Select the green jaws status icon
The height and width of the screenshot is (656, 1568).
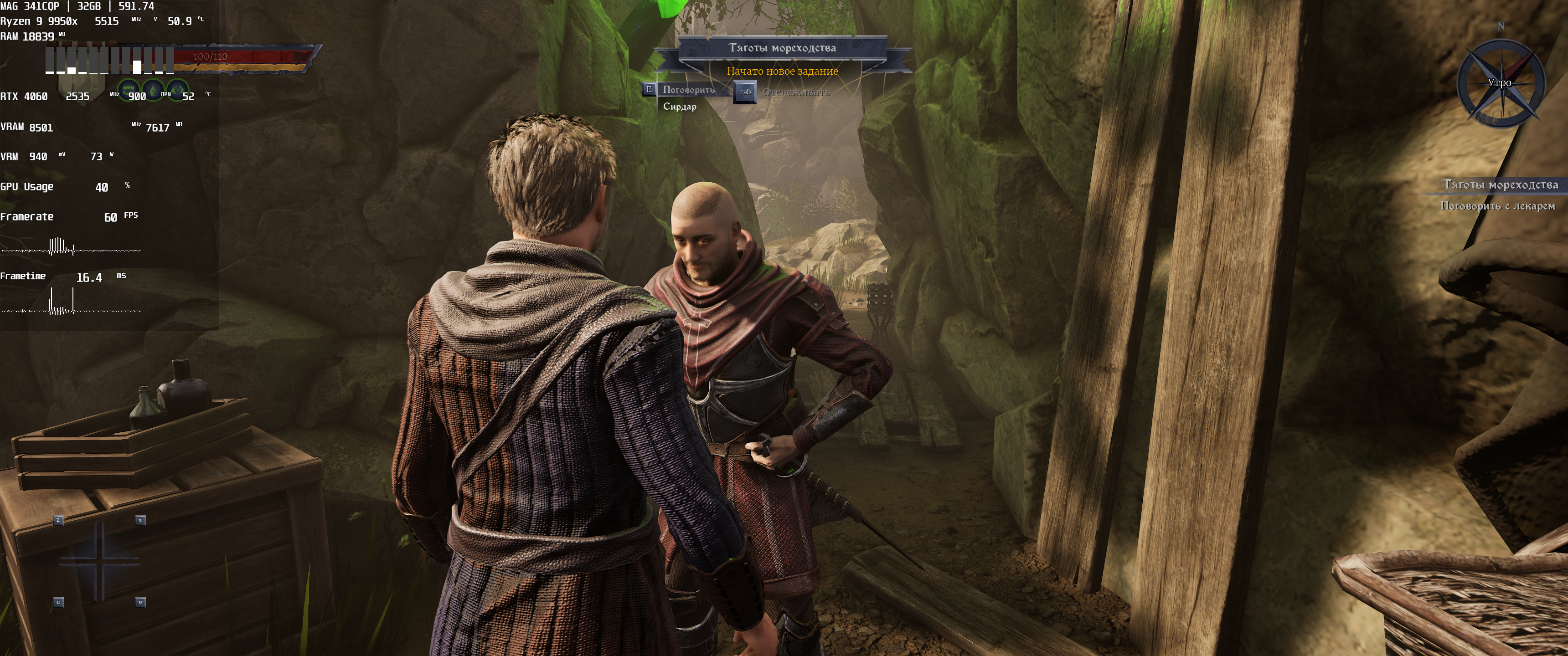coord(128,90)
